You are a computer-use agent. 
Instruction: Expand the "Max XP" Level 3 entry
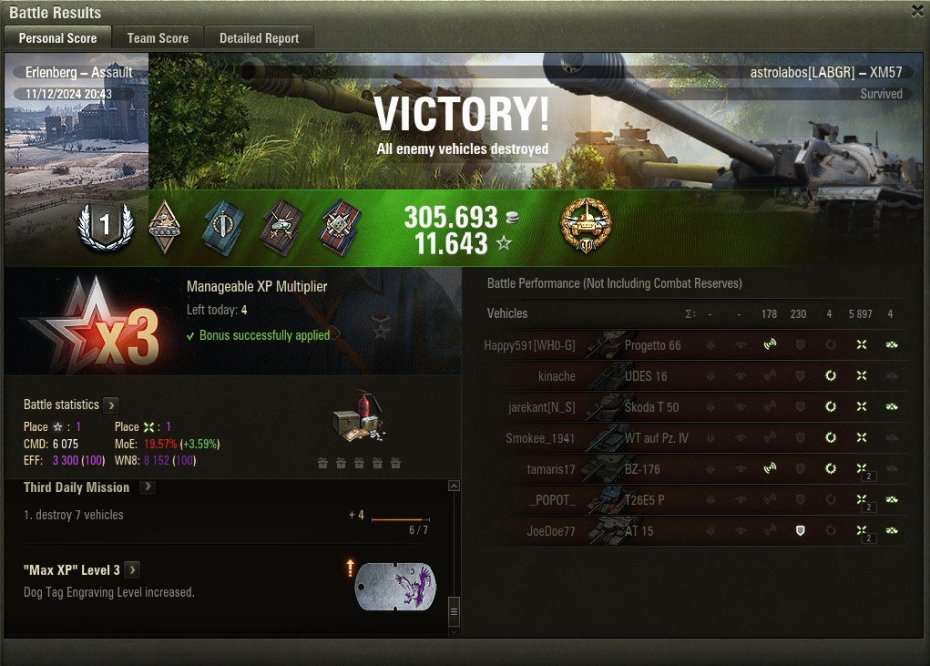point(132,570)
